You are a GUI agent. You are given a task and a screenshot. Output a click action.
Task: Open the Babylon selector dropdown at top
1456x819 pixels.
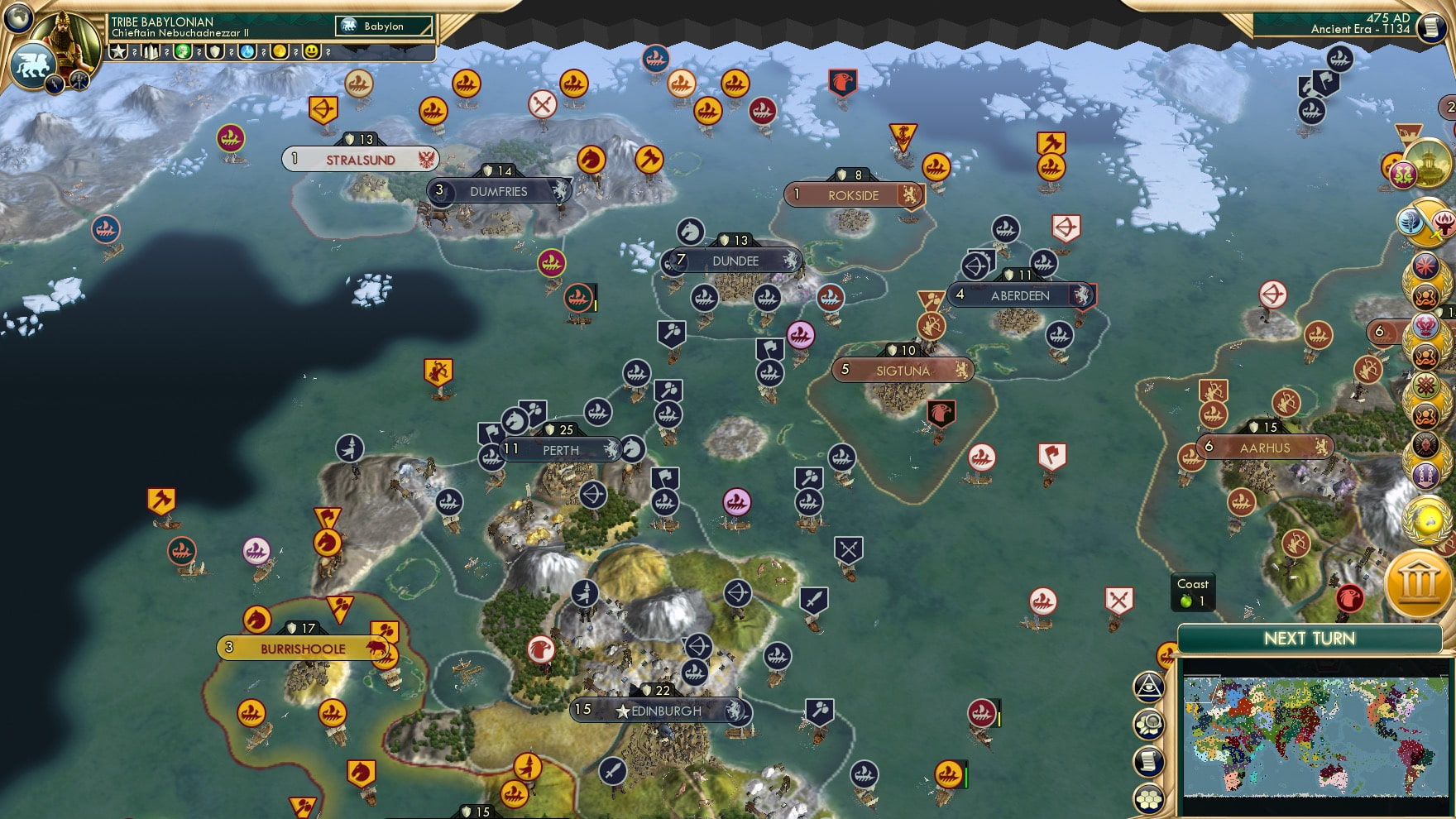(x=382, y=26)
